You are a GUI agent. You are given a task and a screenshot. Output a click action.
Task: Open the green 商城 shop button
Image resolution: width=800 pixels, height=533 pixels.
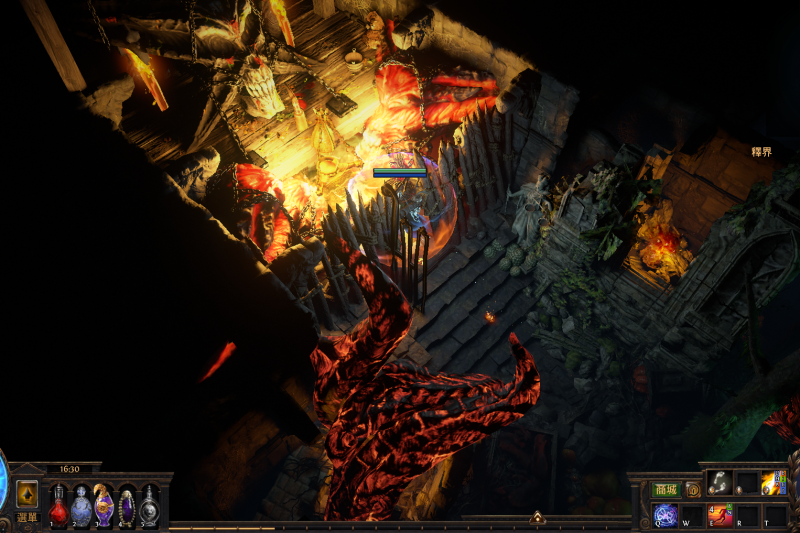tap(665, 490)
